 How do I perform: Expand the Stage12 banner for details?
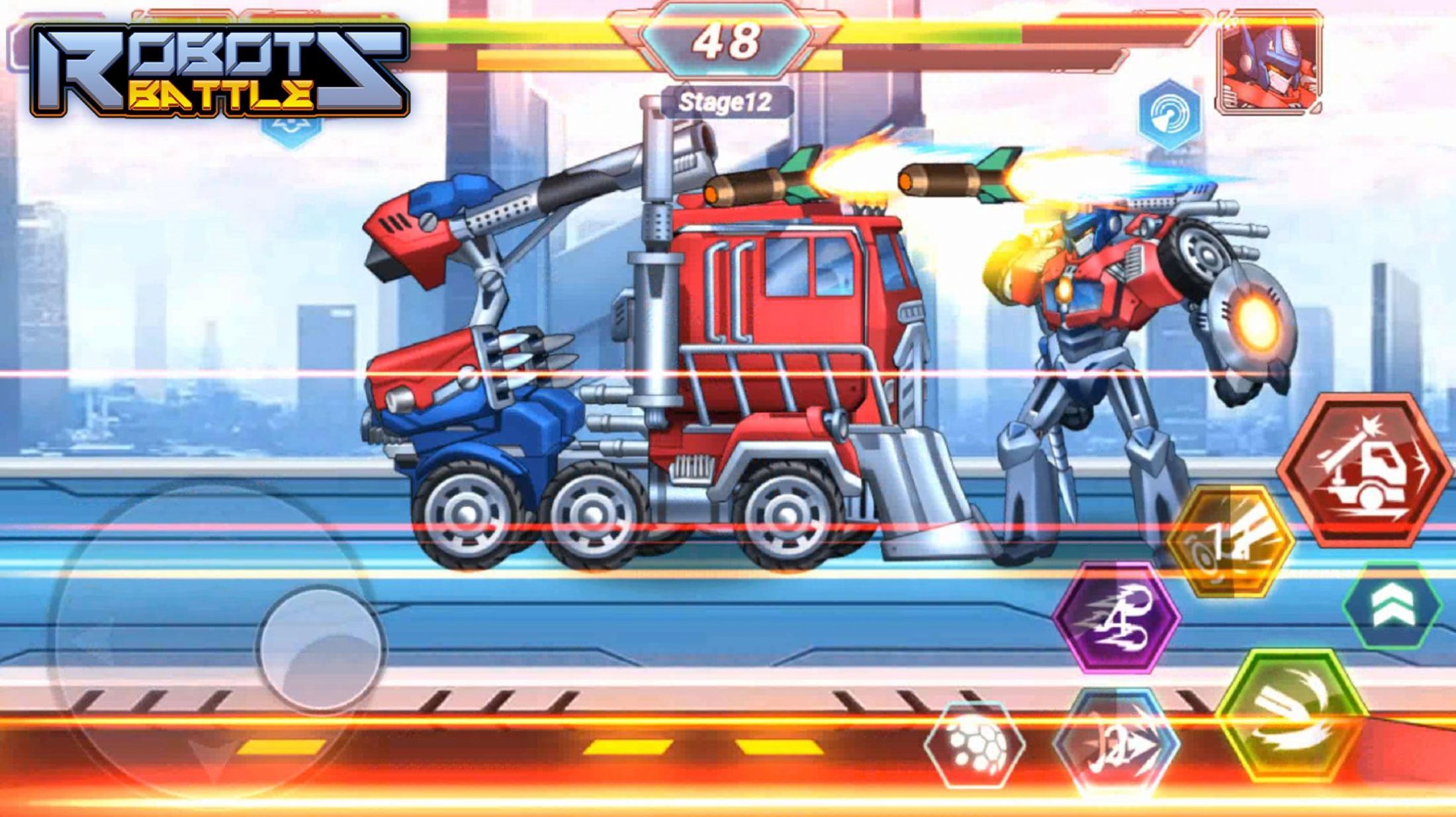pyautogui.click(x=725, y=101)
